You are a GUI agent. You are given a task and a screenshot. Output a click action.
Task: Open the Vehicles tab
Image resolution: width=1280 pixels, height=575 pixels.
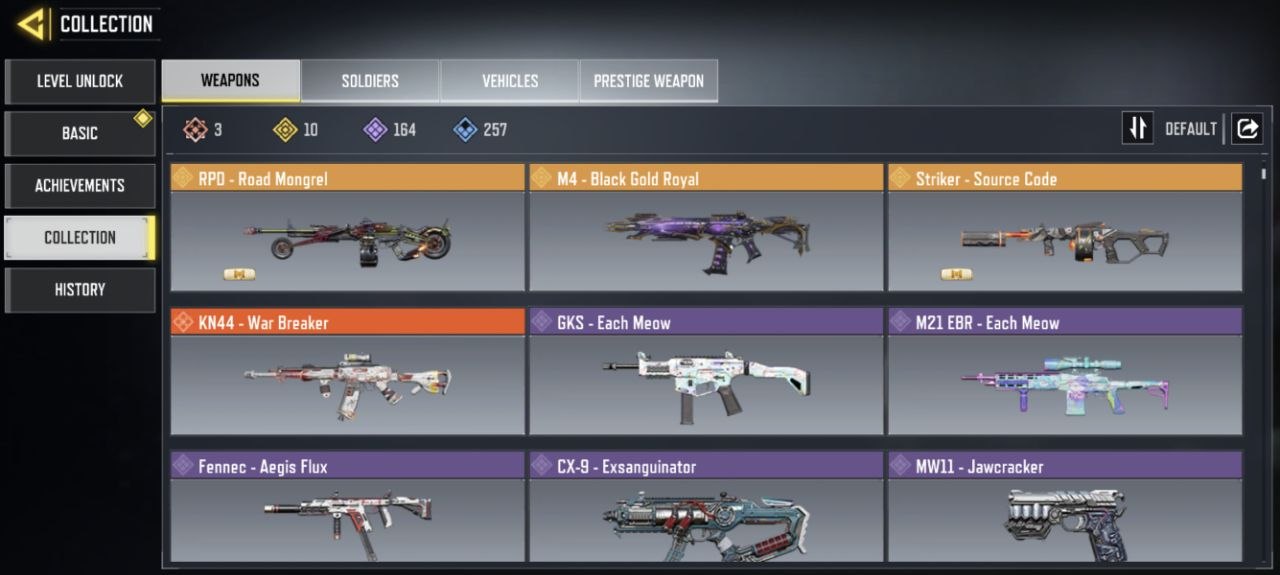(510, 81)
